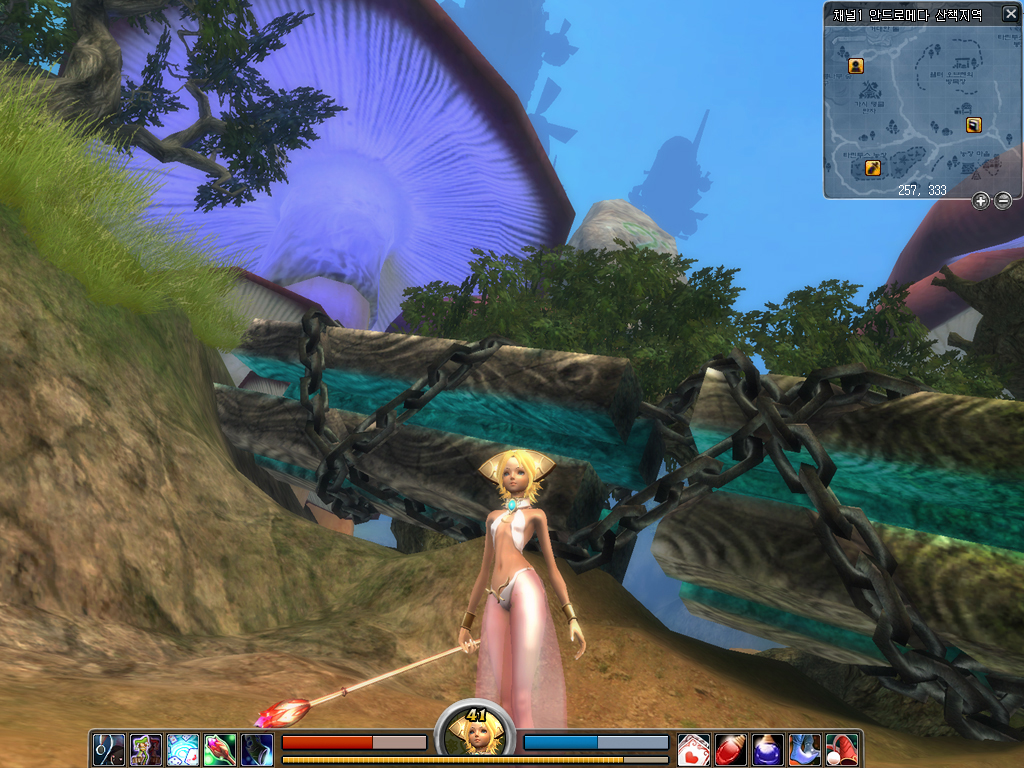
Task: Use the heart playing cards item
Action: tap(694, 749)
